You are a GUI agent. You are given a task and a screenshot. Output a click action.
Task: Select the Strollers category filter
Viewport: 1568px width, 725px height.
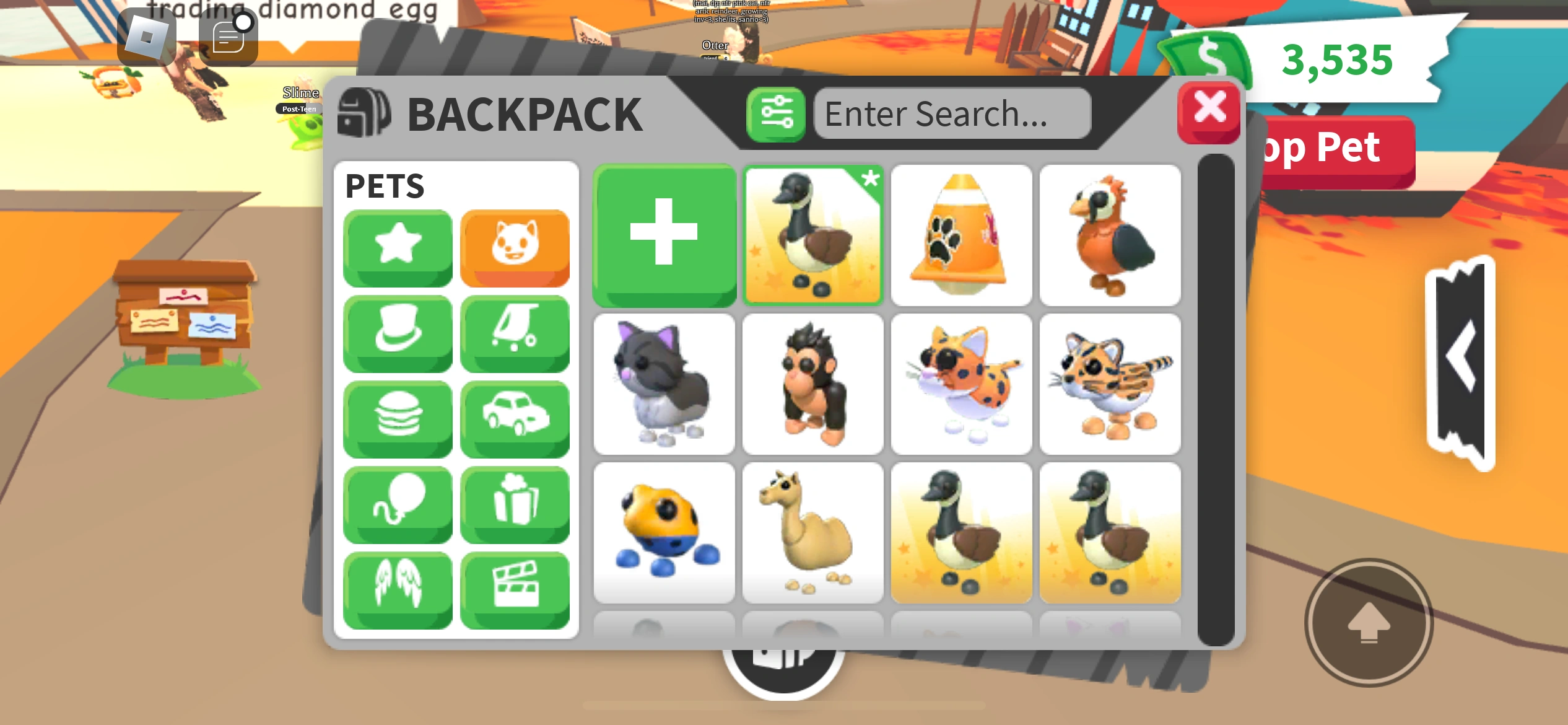(515, 333)
